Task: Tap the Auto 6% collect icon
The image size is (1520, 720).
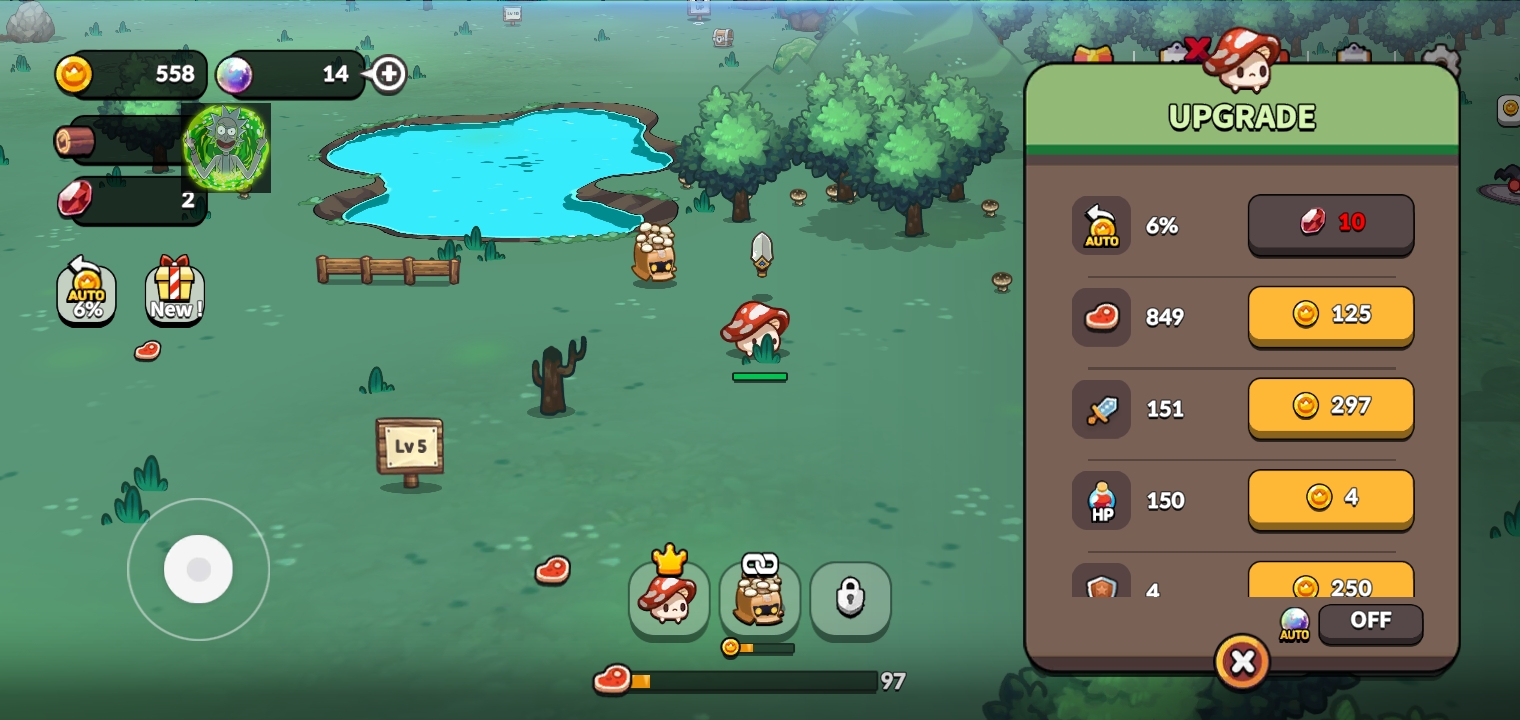Action: pos(86,291)
